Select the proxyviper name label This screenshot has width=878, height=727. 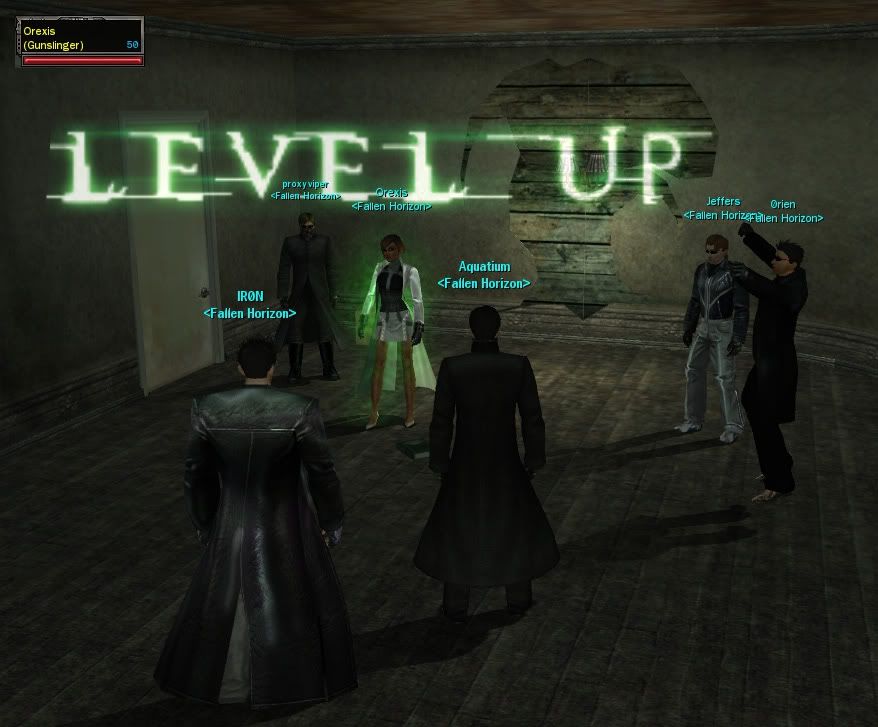(x=305, y=184)
